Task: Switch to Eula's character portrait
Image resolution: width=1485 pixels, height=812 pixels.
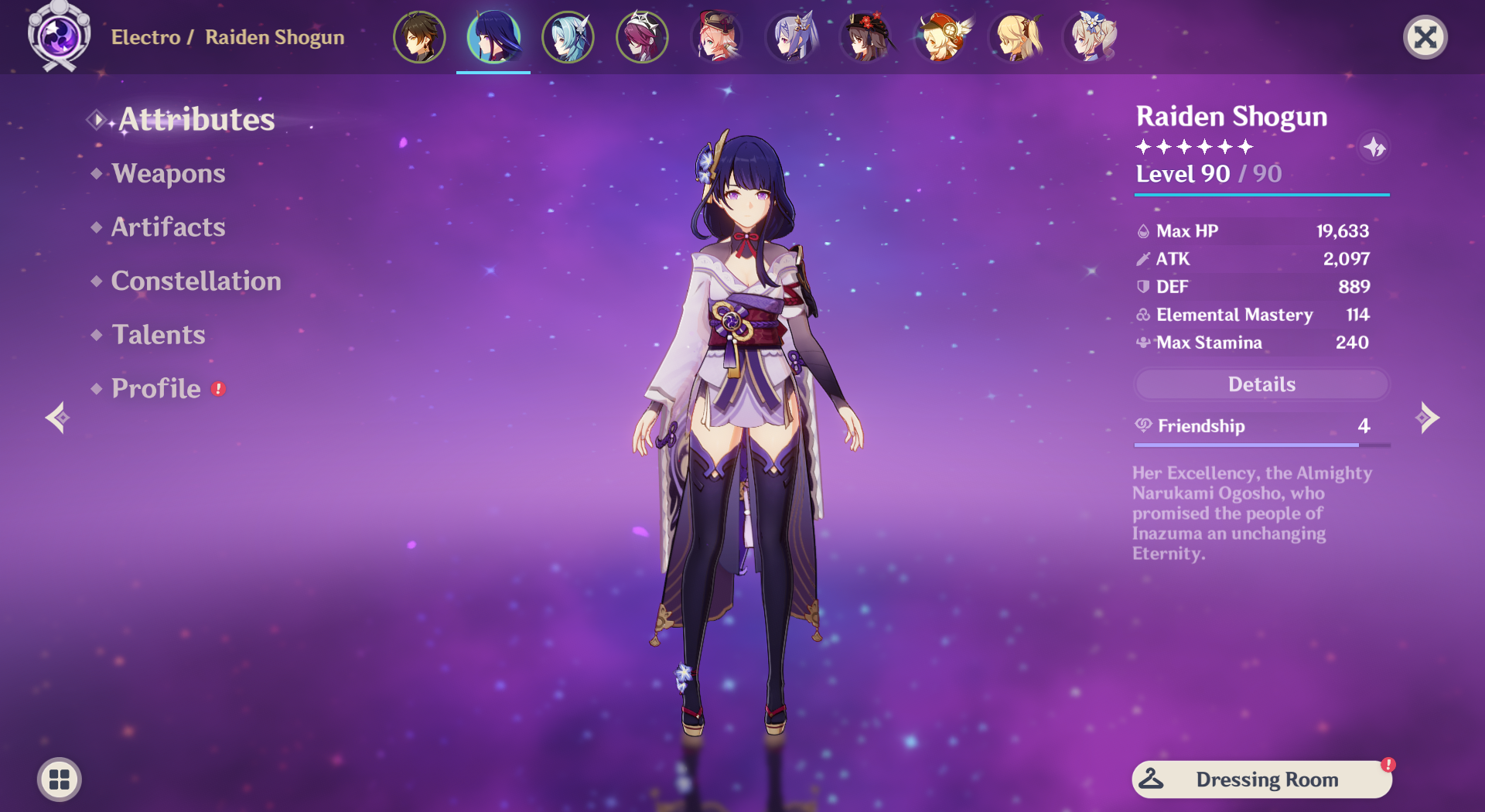Action: (x=567, y=36)
